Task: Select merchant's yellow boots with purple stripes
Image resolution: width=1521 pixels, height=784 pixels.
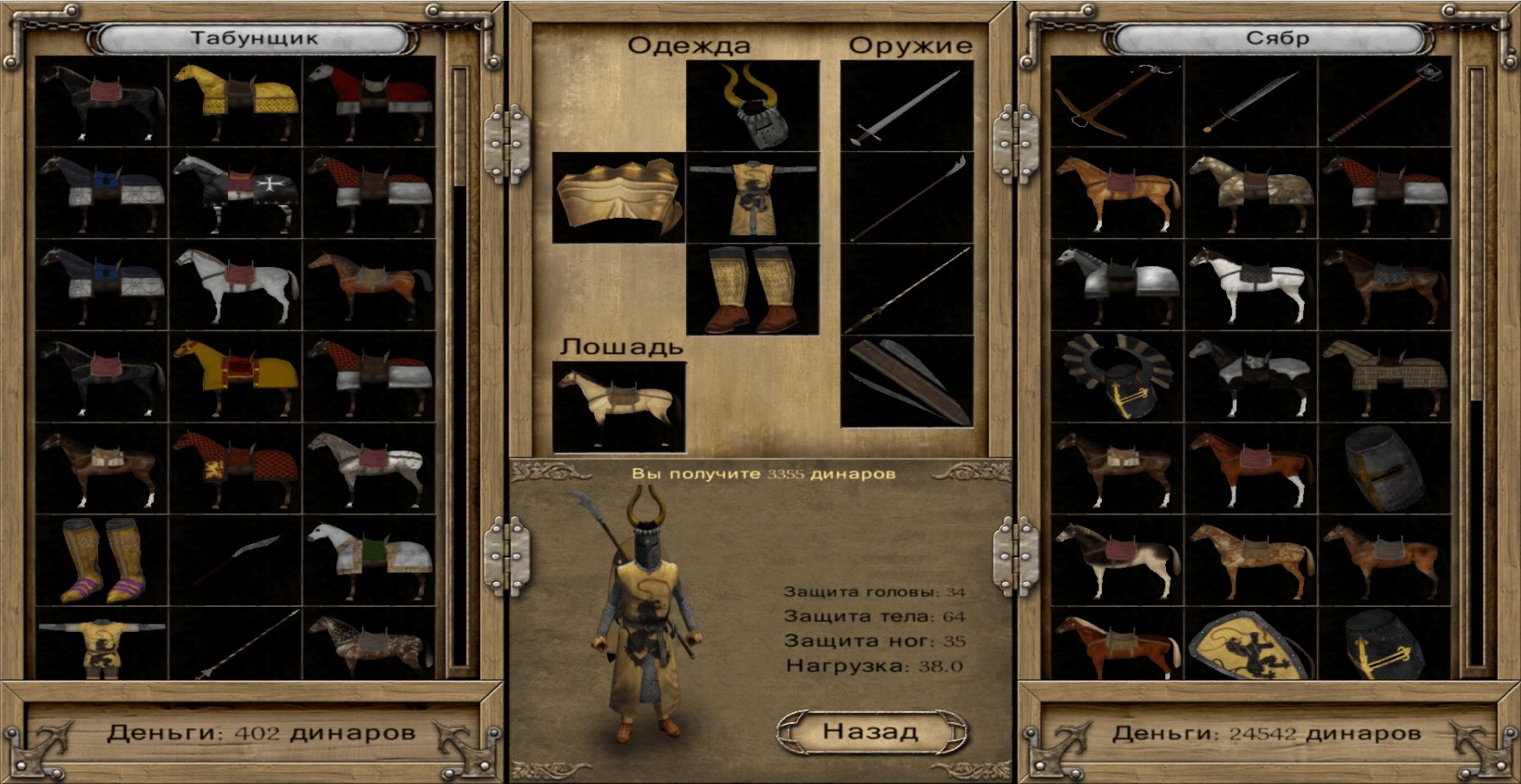Action: point(102,559)
